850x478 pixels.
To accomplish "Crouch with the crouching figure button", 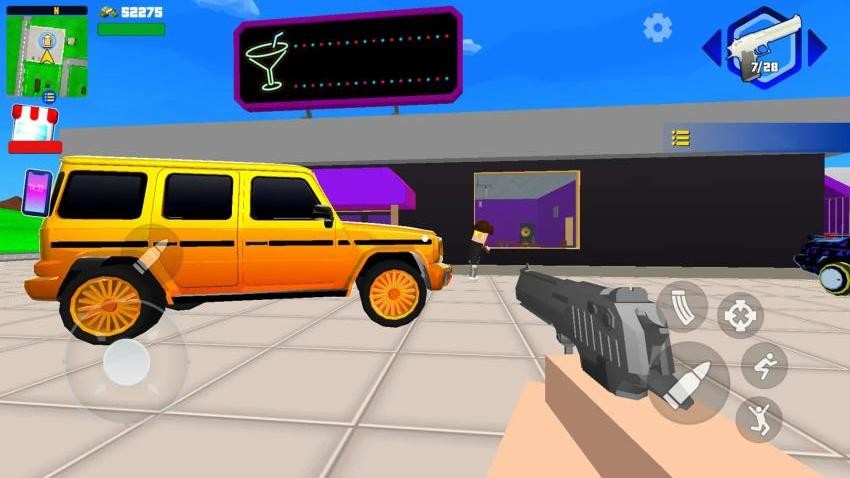I will click(764, 364).
